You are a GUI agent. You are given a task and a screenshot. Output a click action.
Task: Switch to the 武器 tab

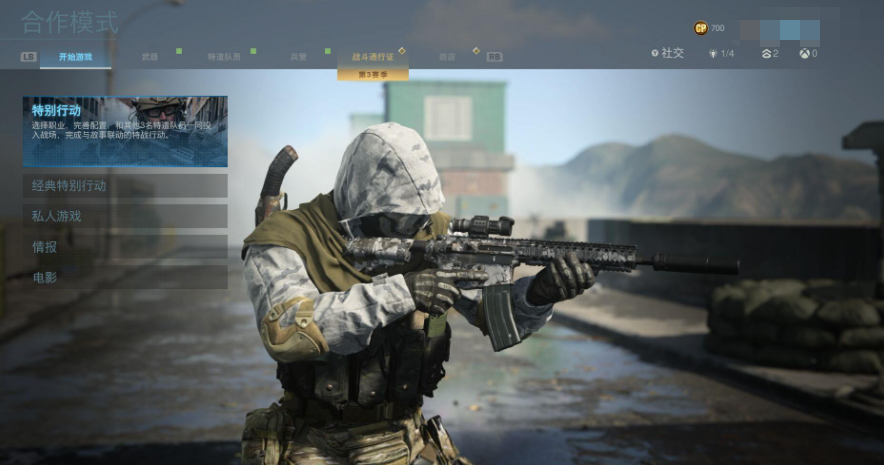coord(150,57)
